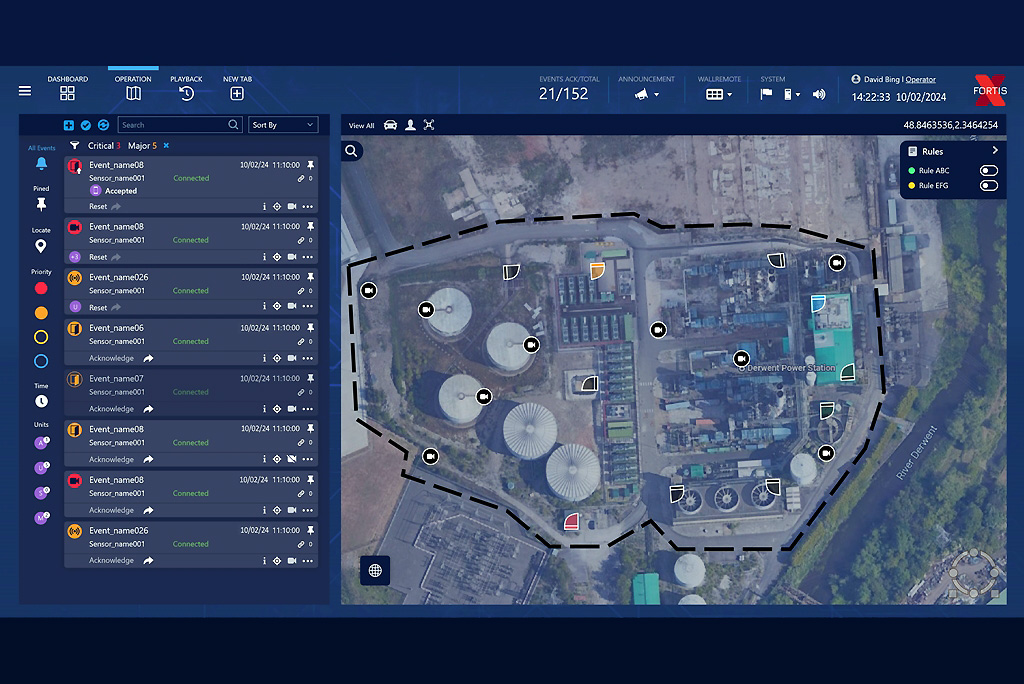
Task: Clear the Critical/Major filter with the X
Action: tap(167, 146)
